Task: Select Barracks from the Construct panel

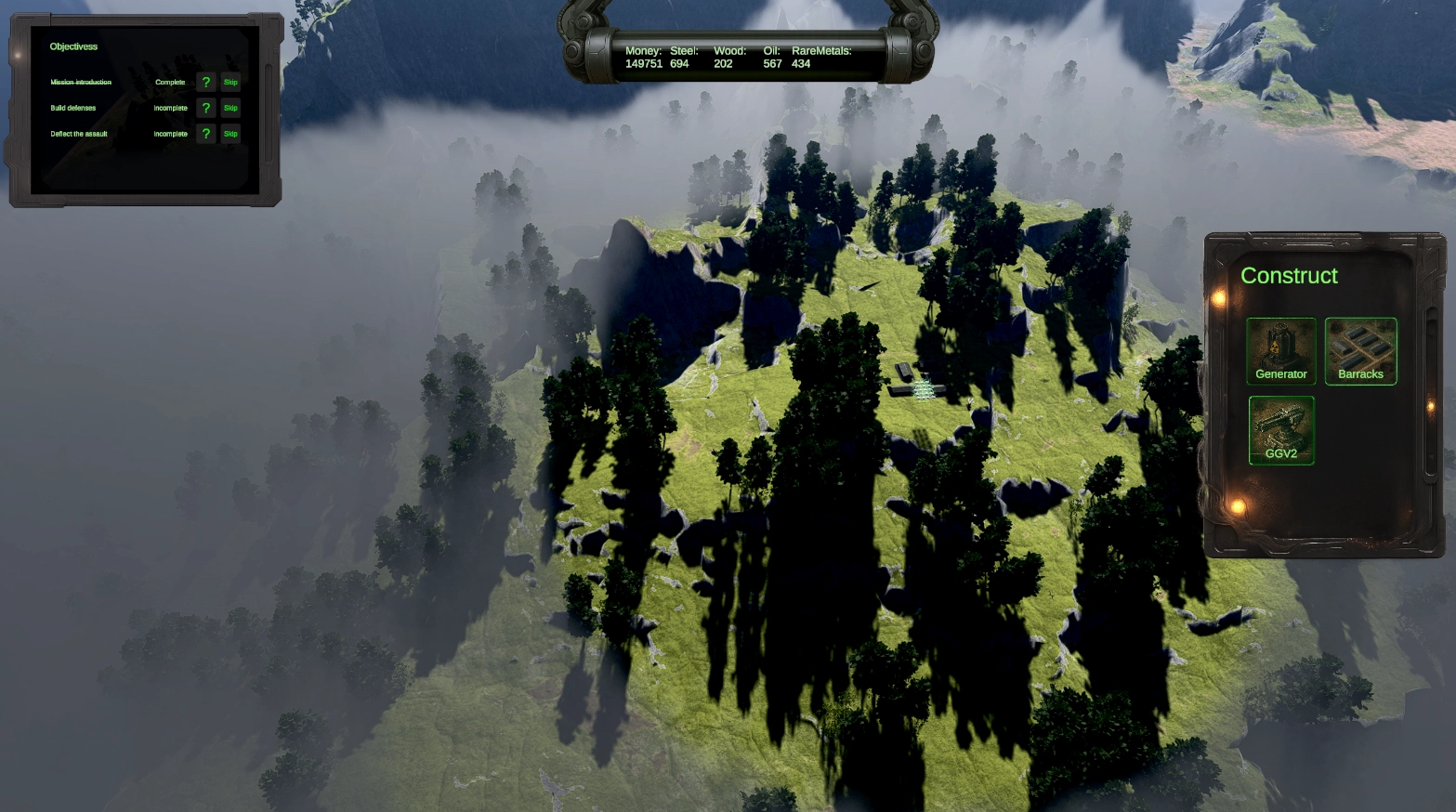Action: click(1360, 350)
